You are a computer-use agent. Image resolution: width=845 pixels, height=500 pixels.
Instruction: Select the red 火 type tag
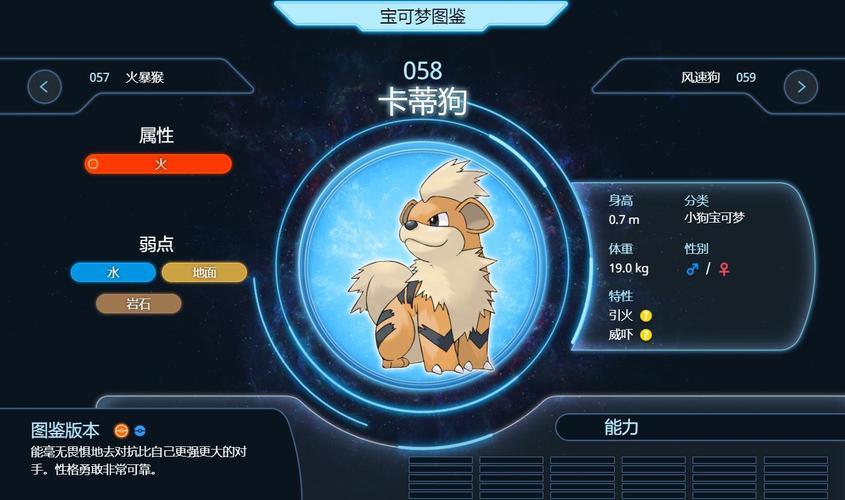(x=158, y=164)
